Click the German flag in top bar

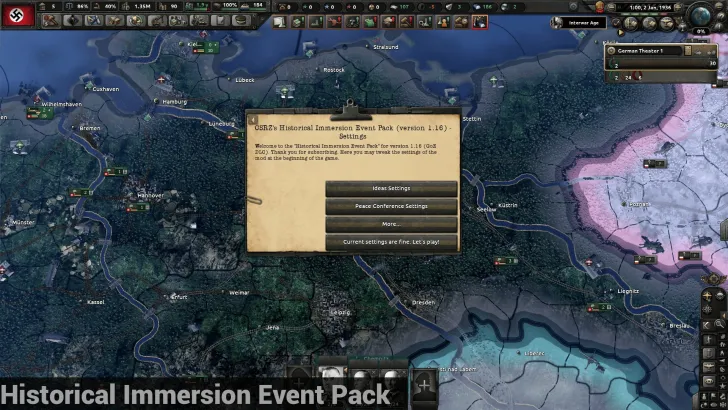click(19, 19)
